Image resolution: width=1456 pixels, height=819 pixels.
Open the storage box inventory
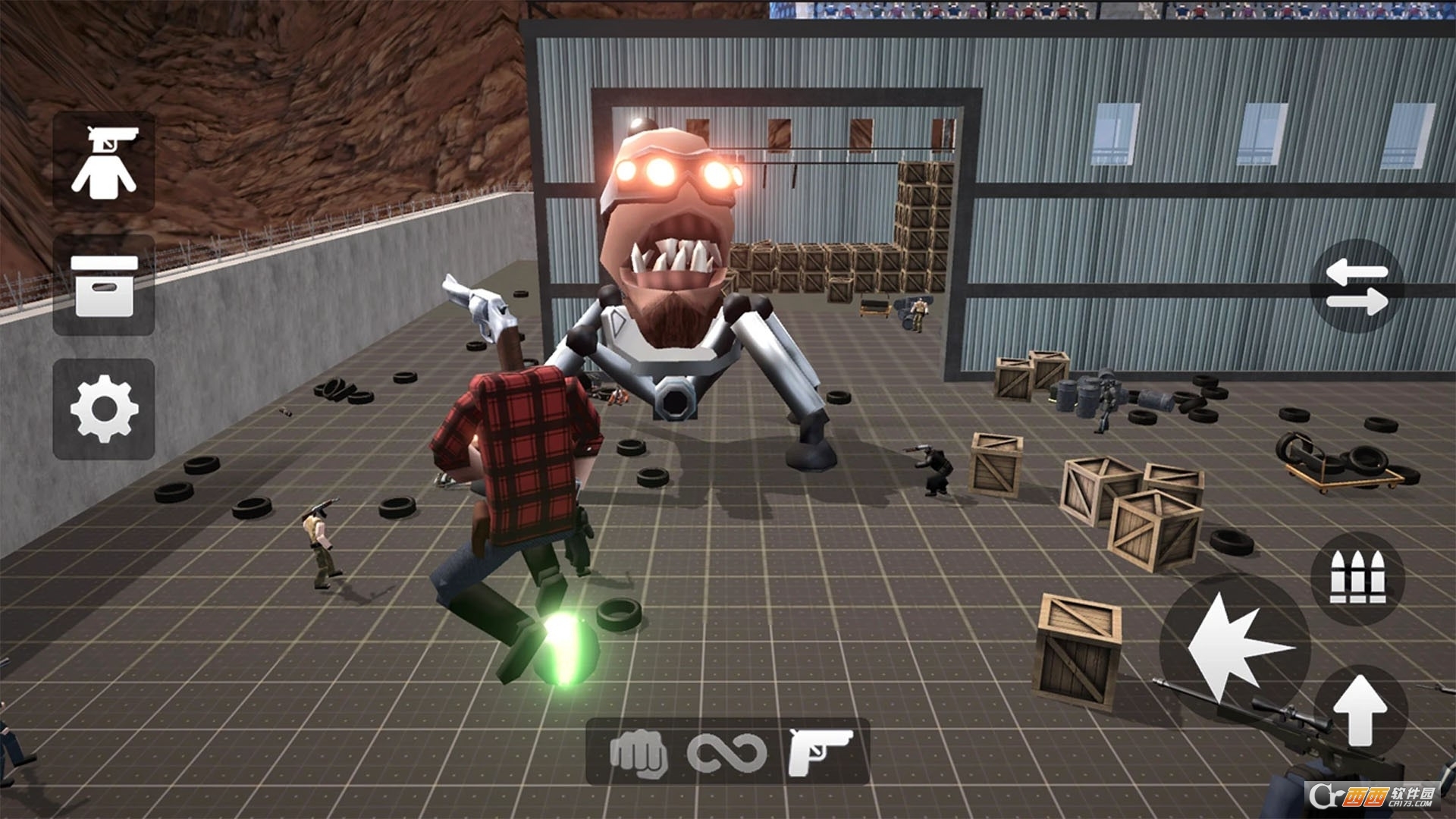point(104,285)
